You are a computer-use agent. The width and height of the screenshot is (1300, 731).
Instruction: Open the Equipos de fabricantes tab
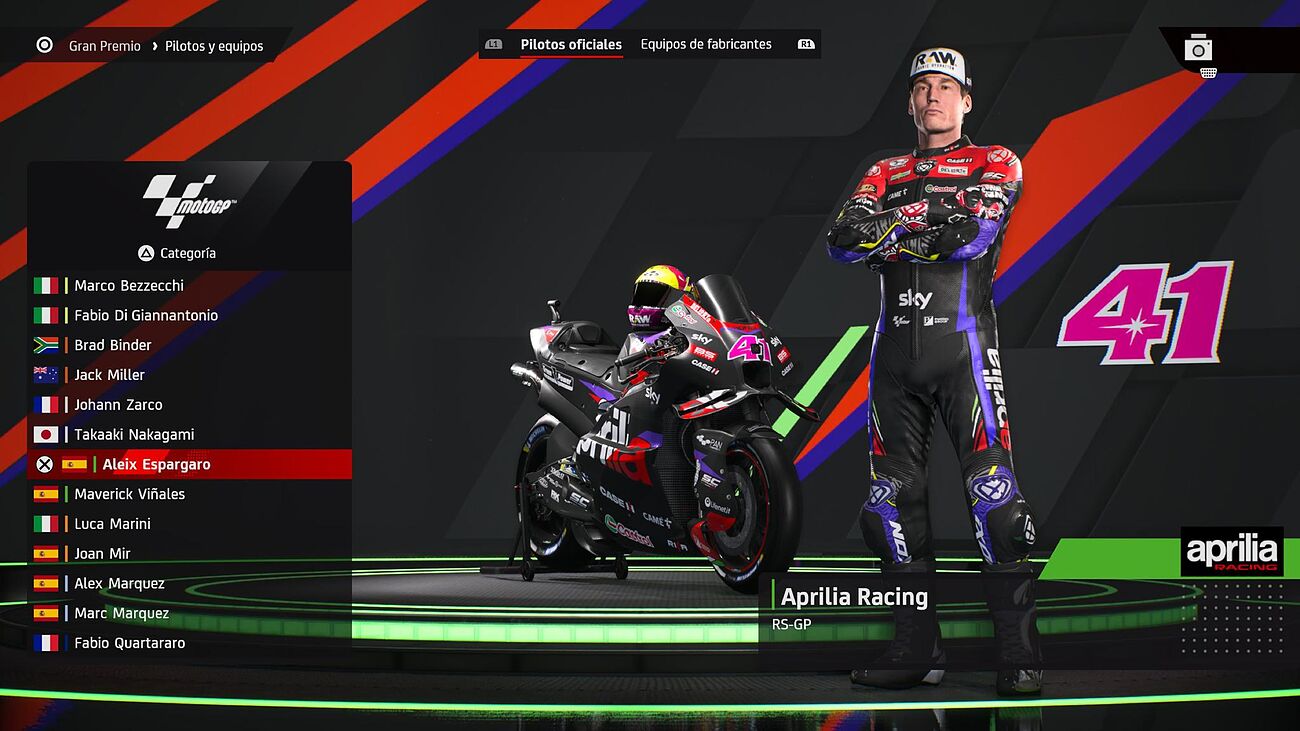pyautogui.click(x=706, y=44)
